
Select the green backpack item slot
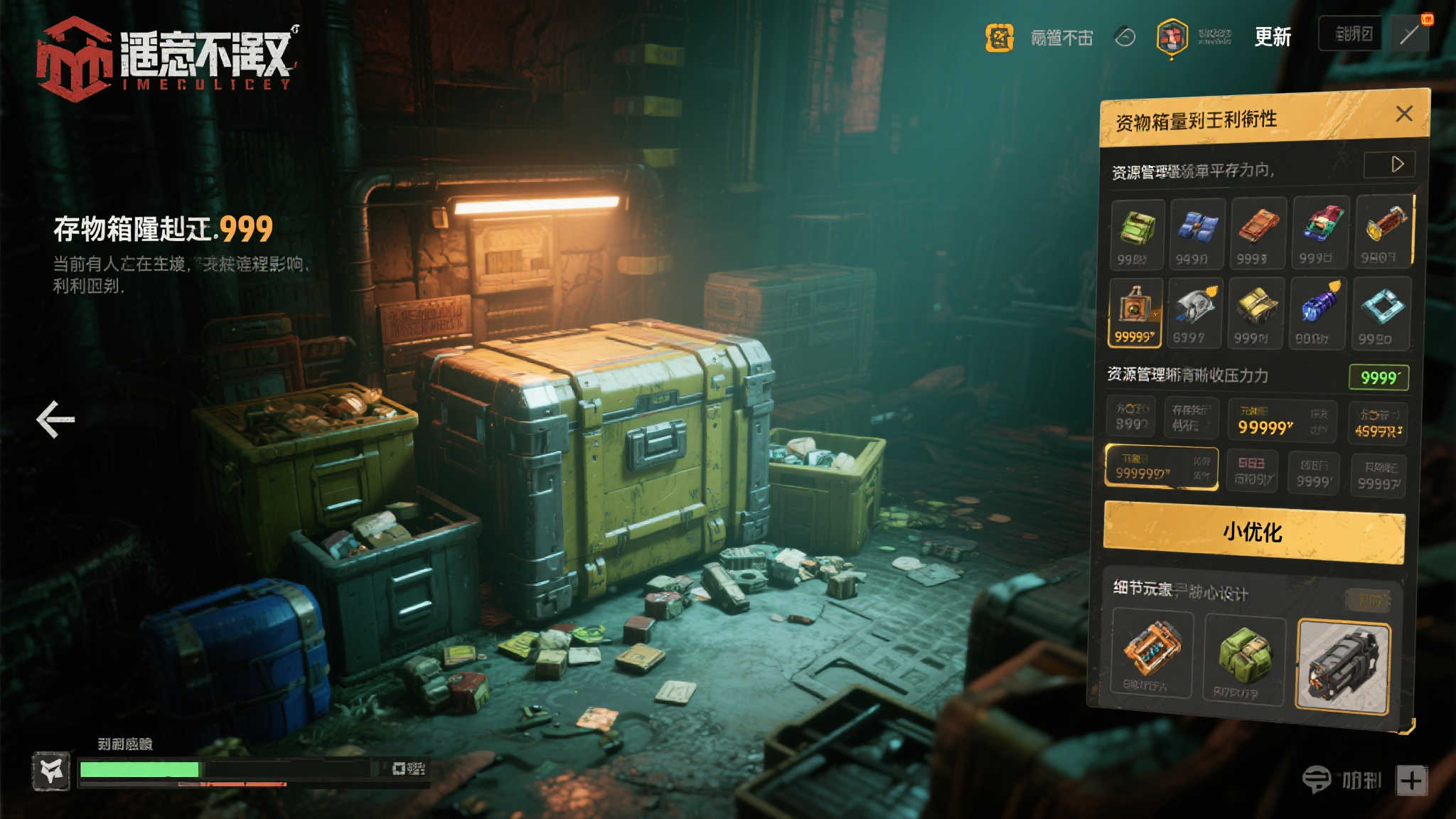(x=1137, y=232)
